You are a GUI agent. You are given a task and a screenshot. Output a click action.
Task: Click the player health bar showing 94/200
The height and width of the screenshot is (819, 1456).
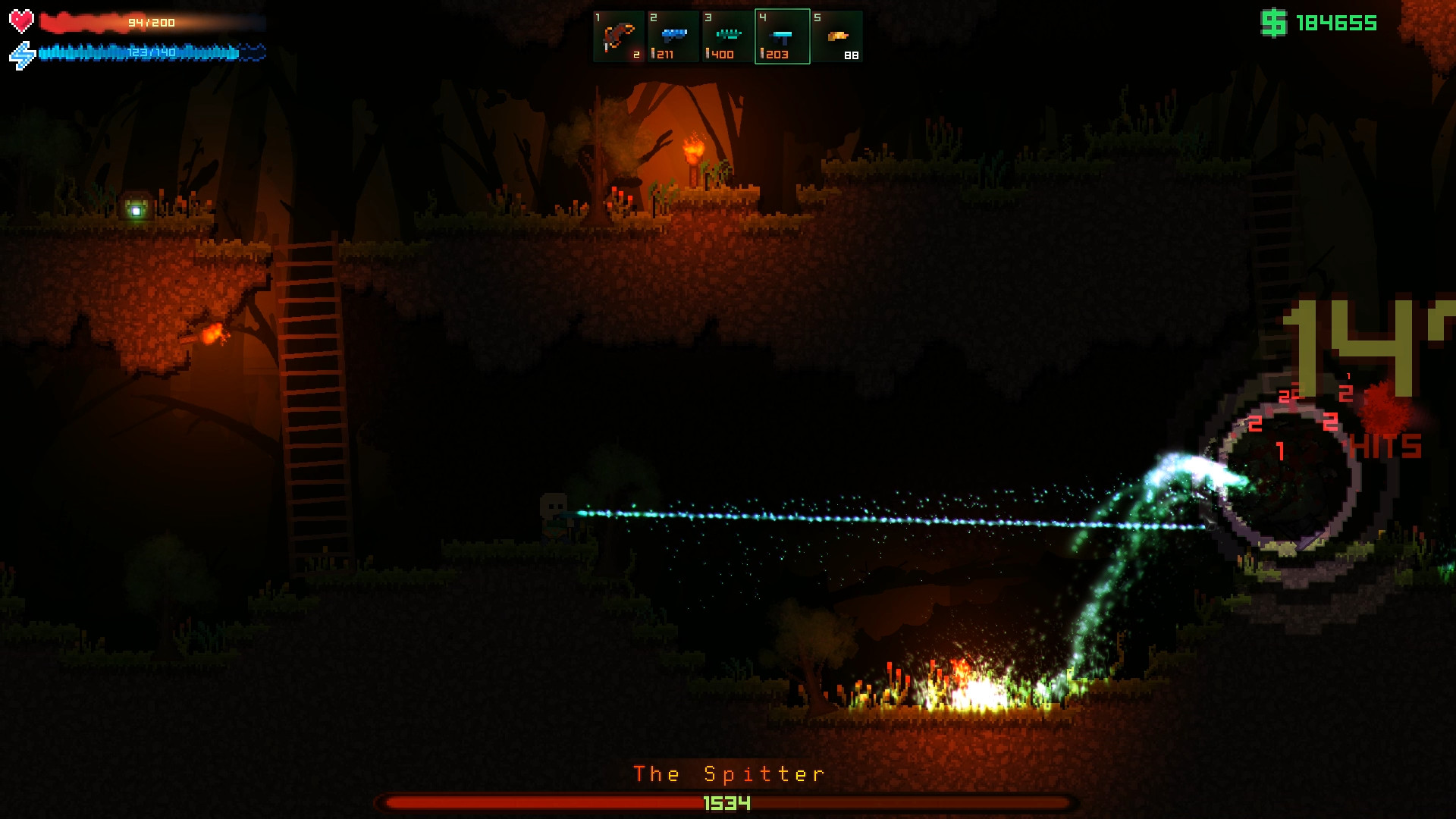(x=149, y=22)
